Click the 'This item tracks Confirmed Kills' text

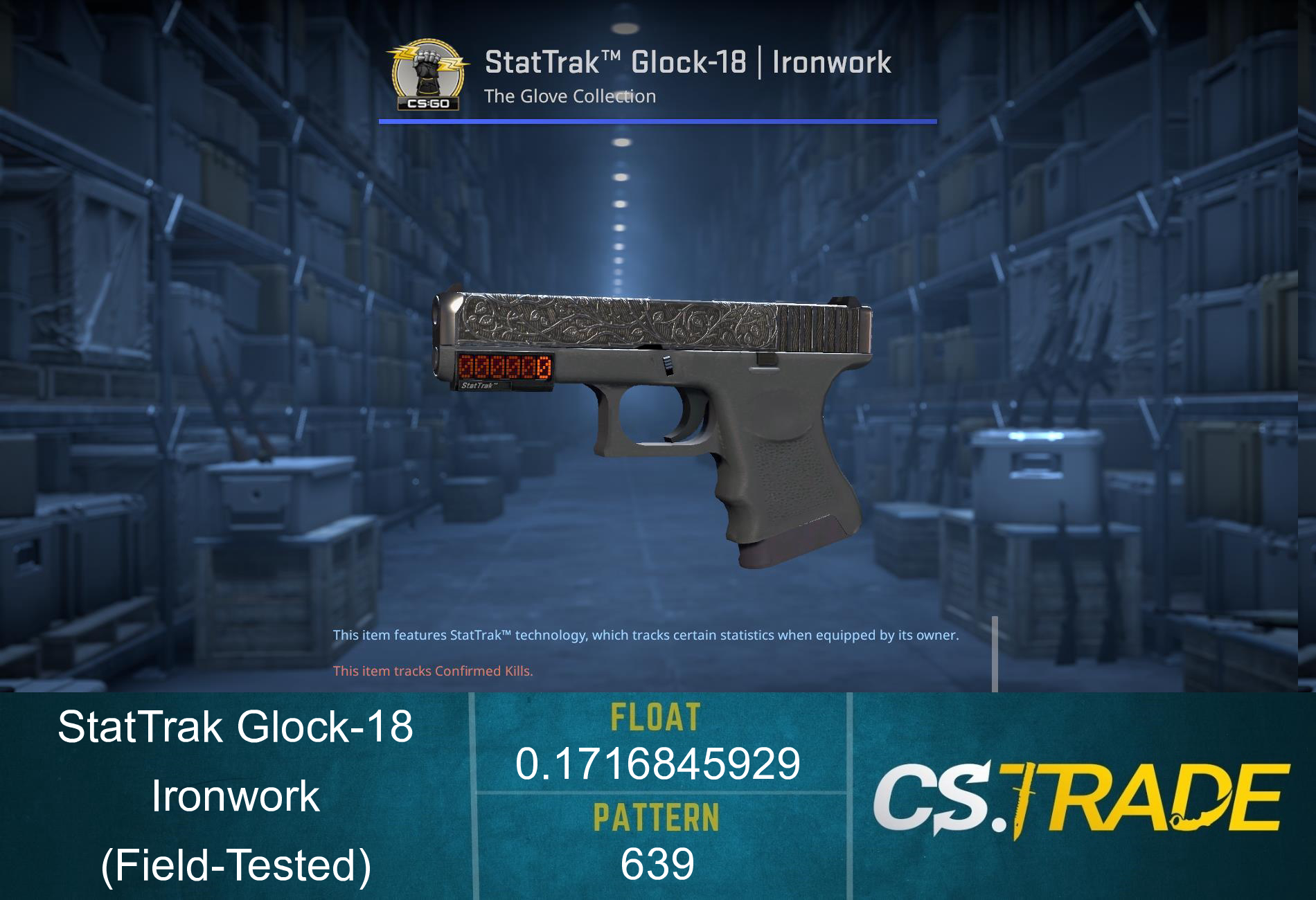coord(434,670)
